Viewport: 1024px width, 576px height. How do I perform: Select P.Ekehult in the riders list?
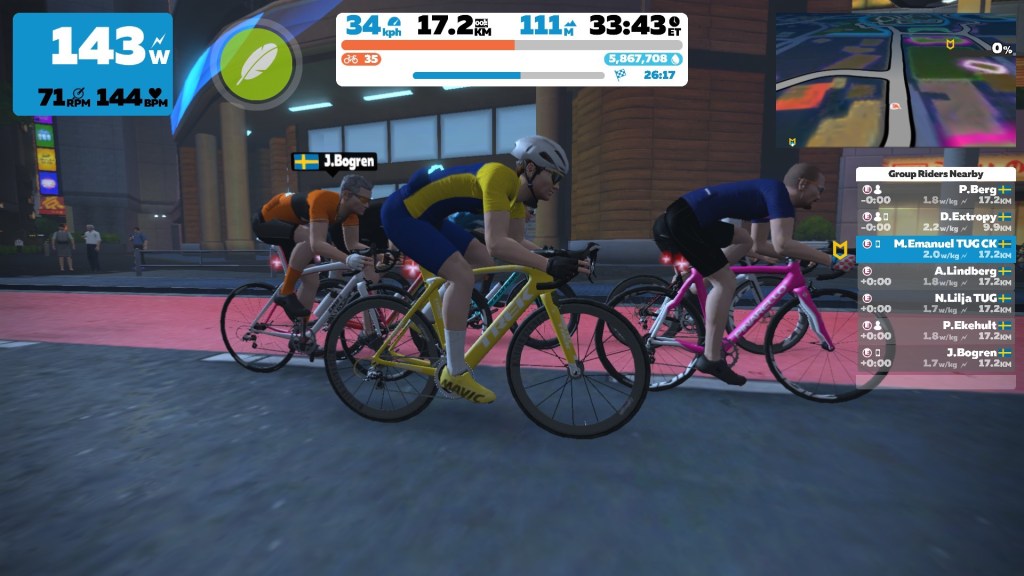(x=935, y=330)
